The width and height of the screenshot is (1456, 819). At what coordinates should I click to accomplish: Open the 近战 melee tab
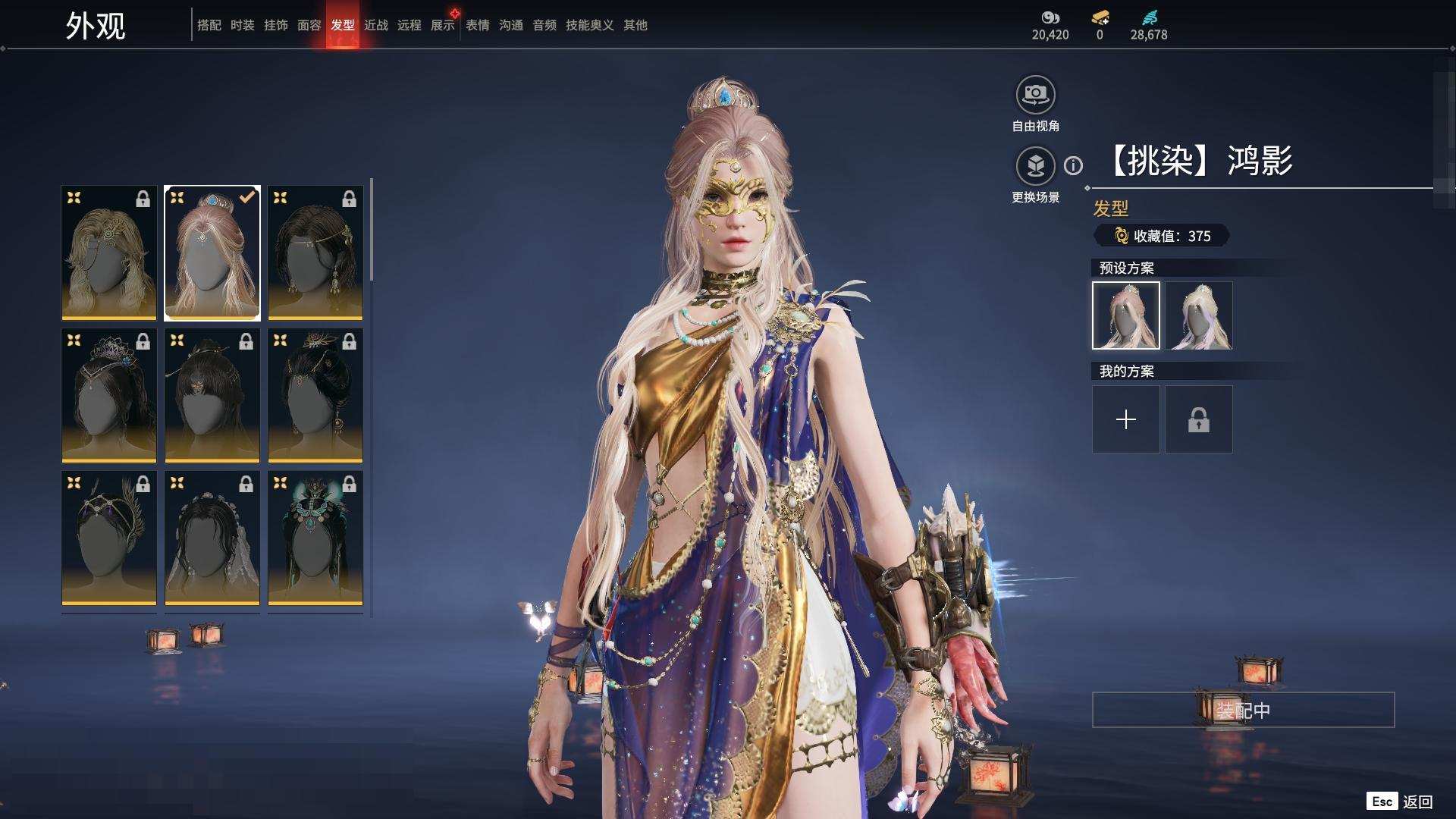[x=375, y=25]
